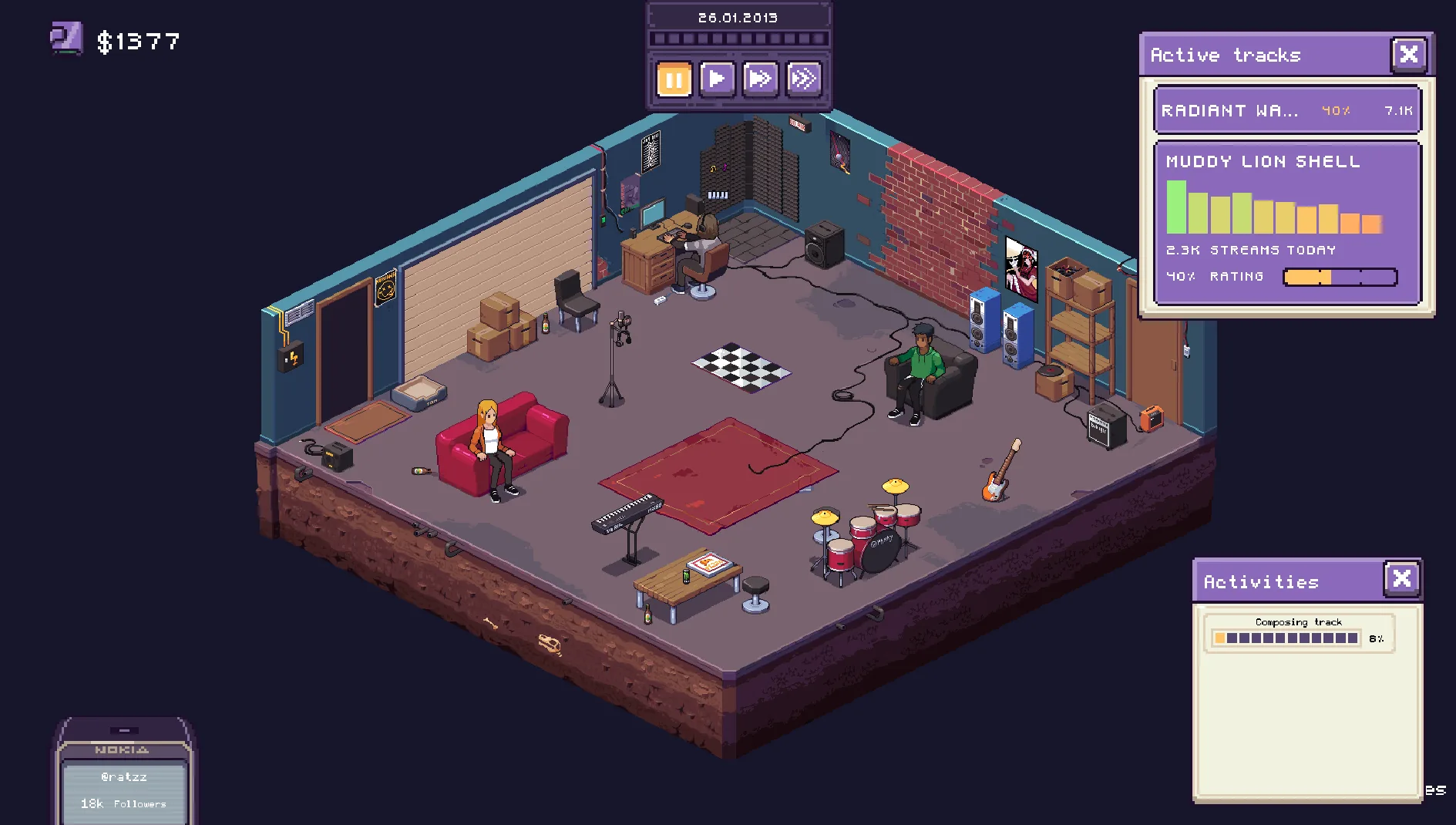1456x825 pixels.
Task: Resume normal game speed with play icon
Action: point(717,78)
